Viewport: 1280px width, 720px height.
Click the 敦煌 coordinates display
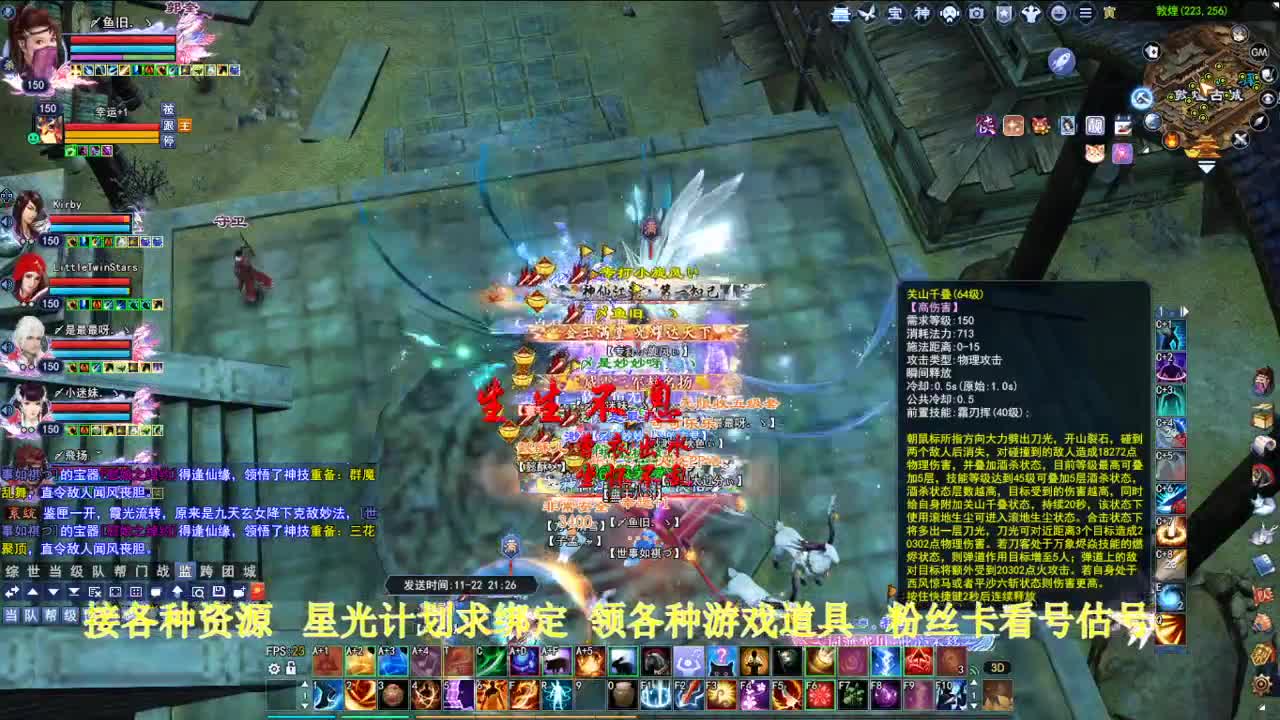pyautogui.click(x=1192, y=9)
